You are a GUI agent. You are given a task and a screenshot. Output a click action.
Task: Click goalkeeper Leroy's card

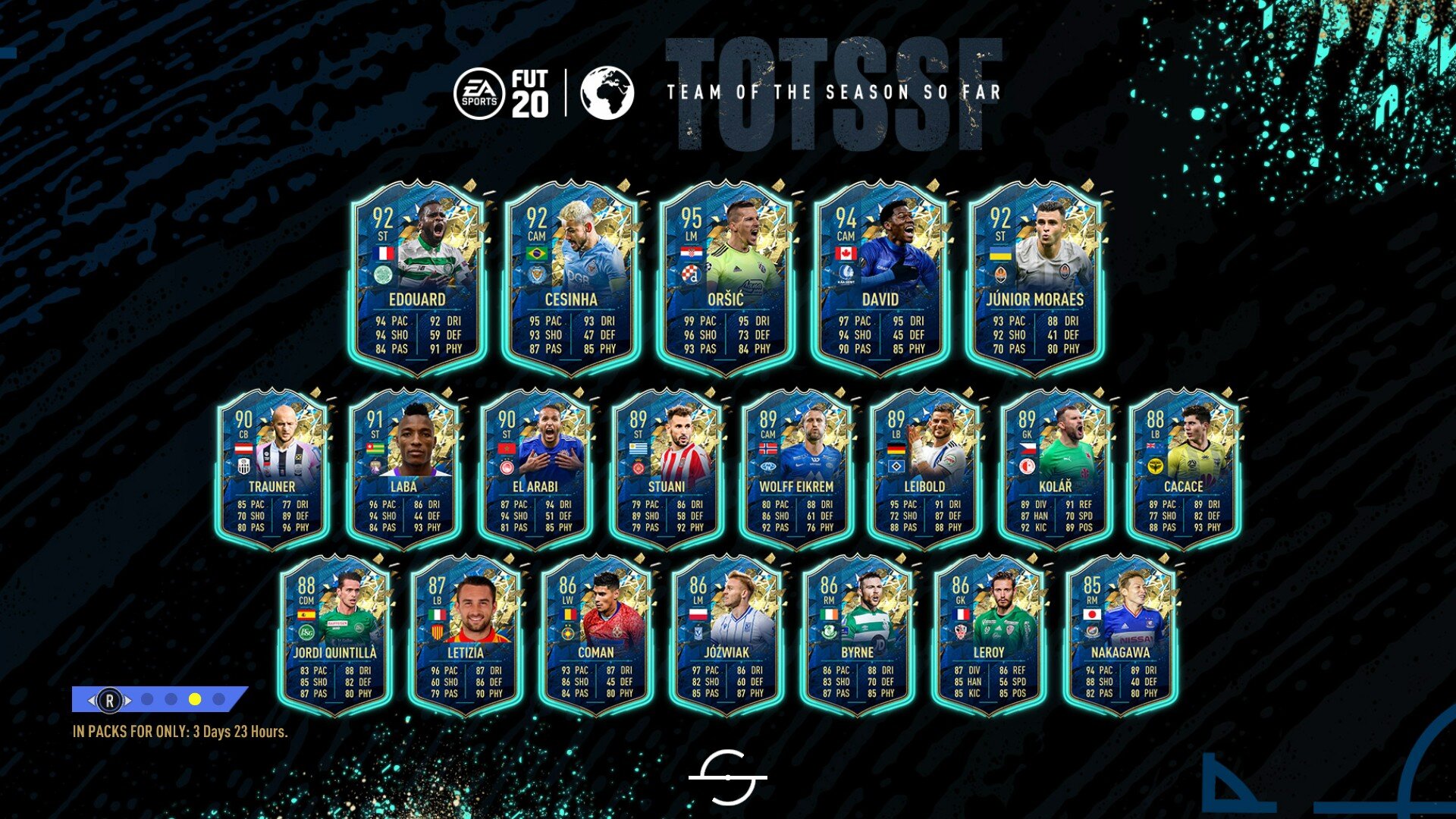pos(989,637)
